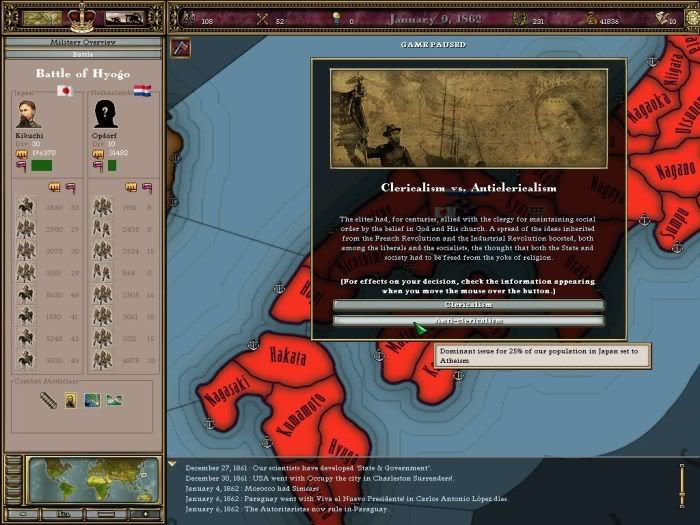
Task: Click the Netherlands flag in battle panel
Action: [141, 90]
